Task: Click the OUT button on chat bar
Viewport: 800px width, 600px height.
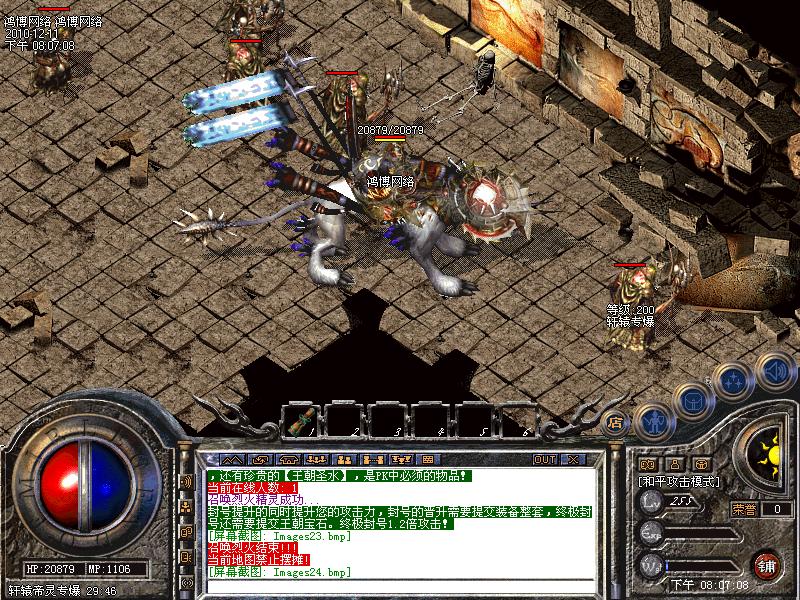Action: tap(544, 459)
